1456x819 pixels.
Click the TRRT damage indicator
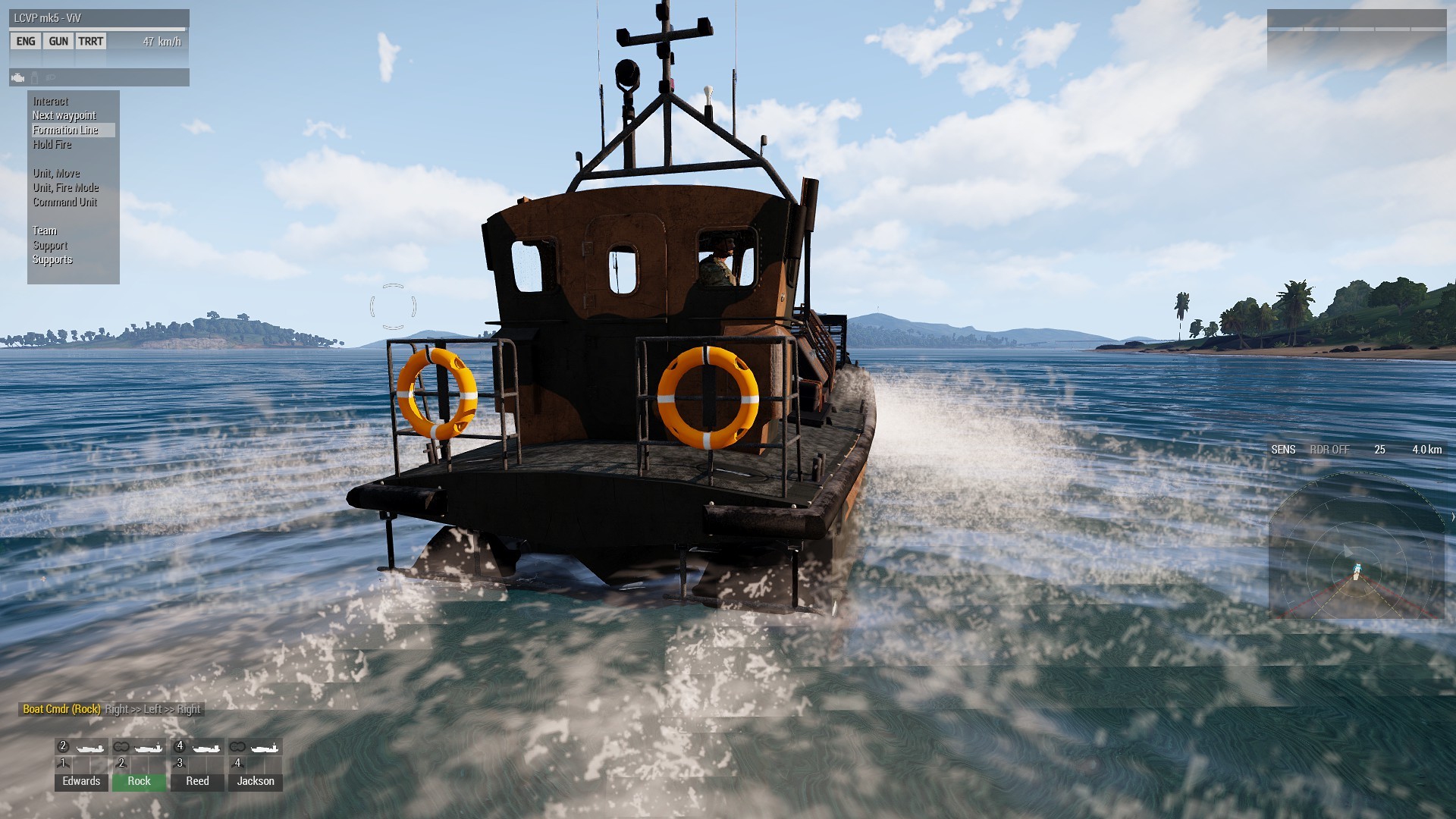click(91, 42)
